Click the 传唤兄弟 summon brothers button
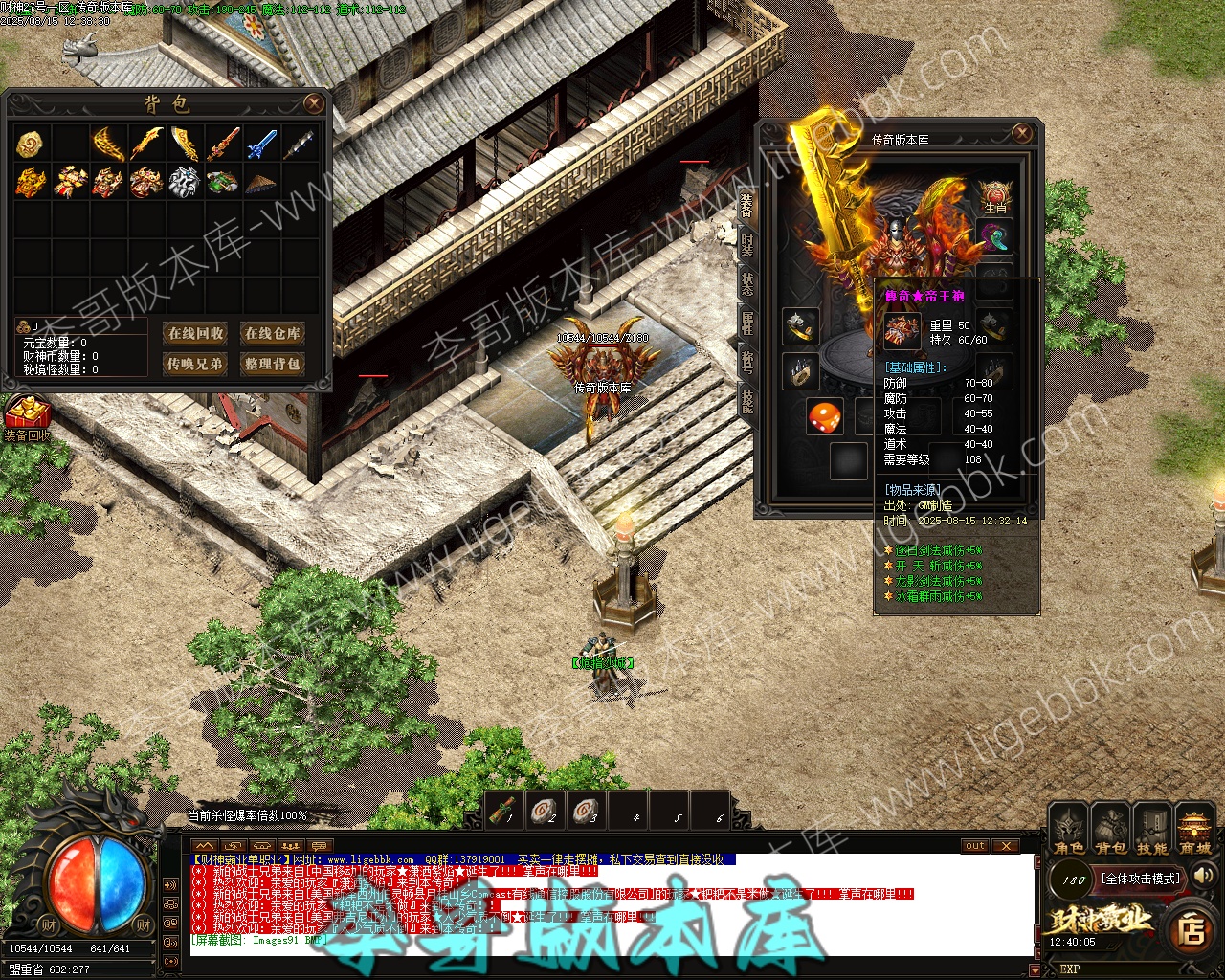1225x980 pixels. 195,364
